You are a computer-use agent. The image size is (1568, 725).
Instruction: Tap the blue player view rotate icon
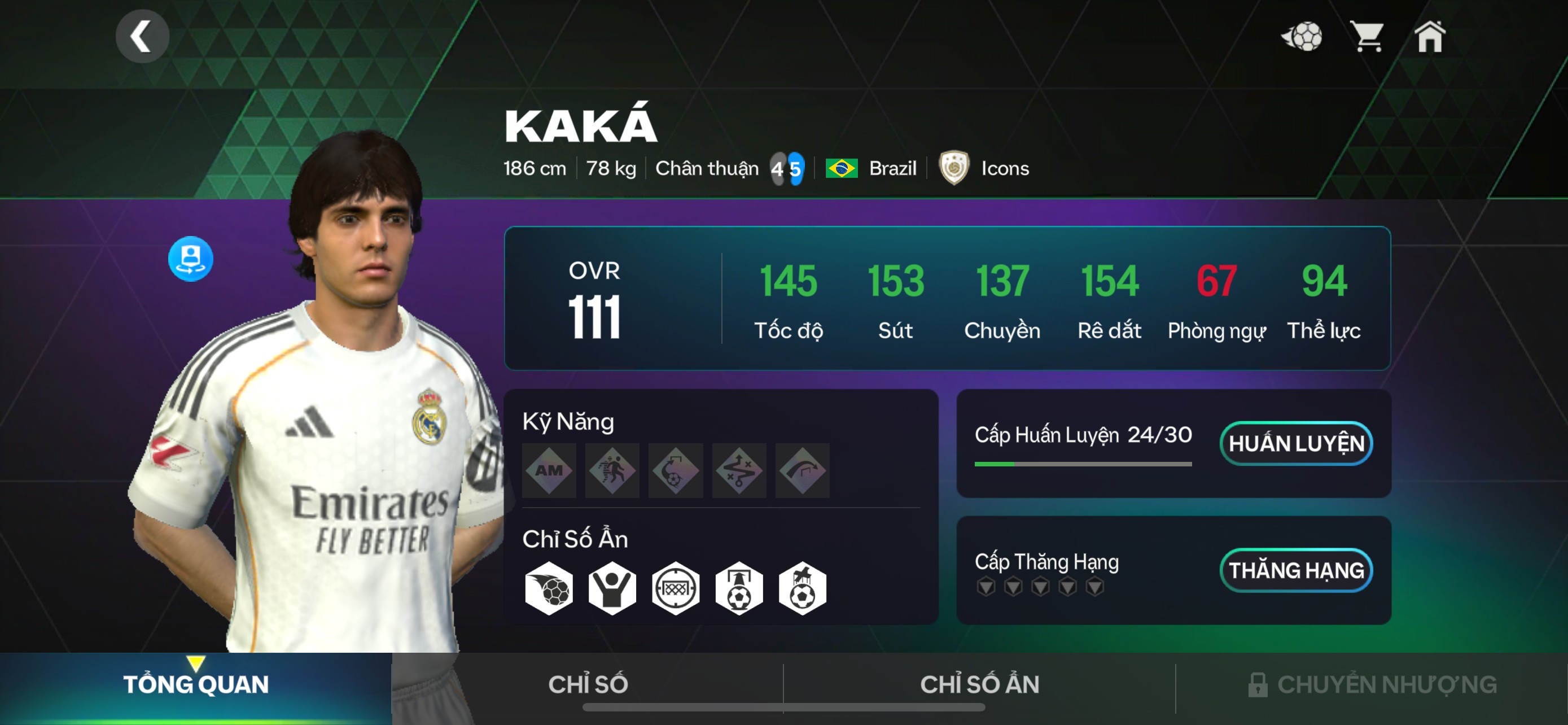pyautogui.click(x=191, y=259)
